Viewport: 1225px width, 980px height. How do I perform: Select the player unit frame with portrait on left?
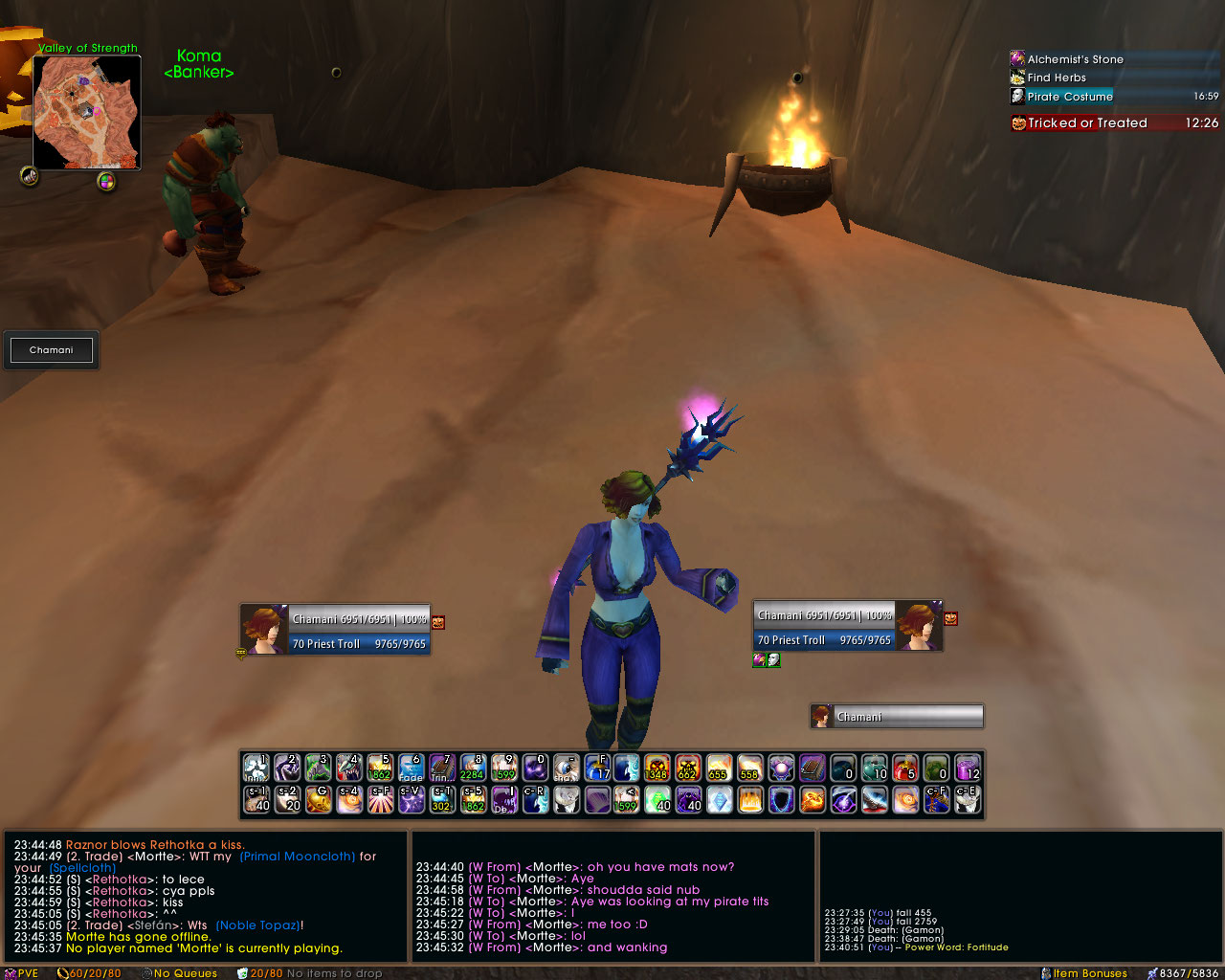click(335, 631)
